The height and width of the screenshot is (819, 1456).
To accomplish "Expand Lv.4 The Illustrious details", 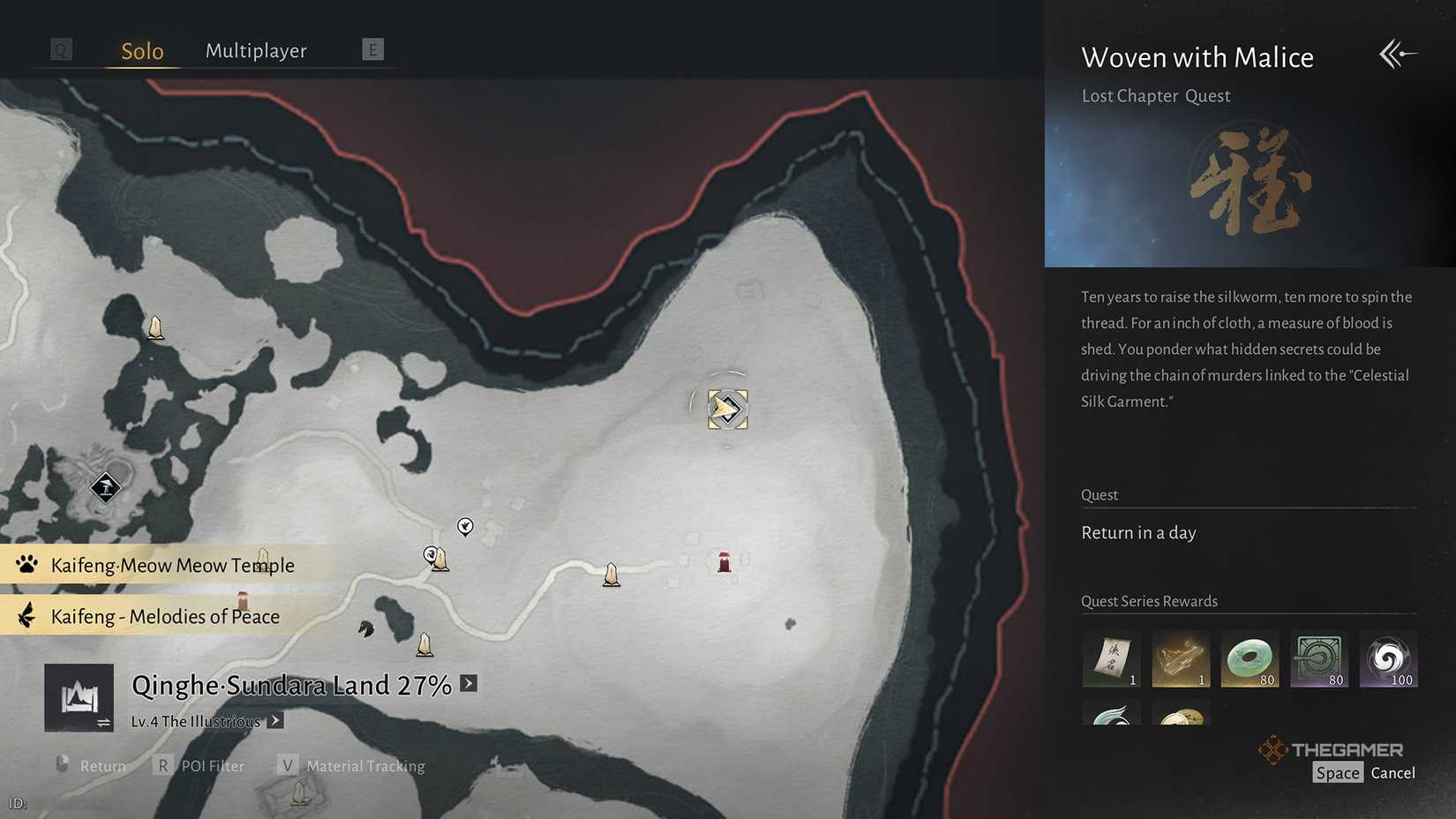I will (x=274, y=720).
